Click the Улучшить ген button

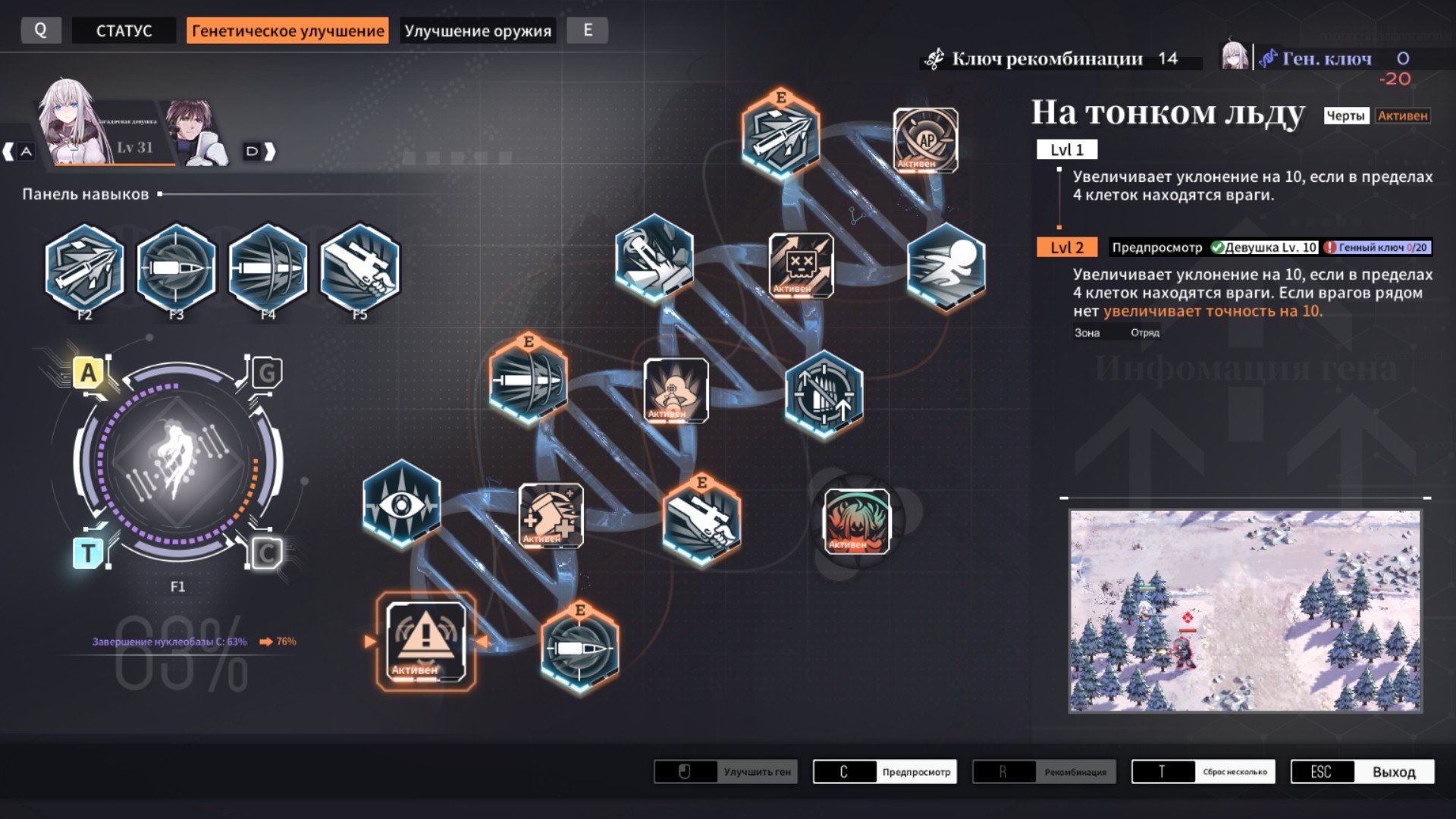[726, 772]
